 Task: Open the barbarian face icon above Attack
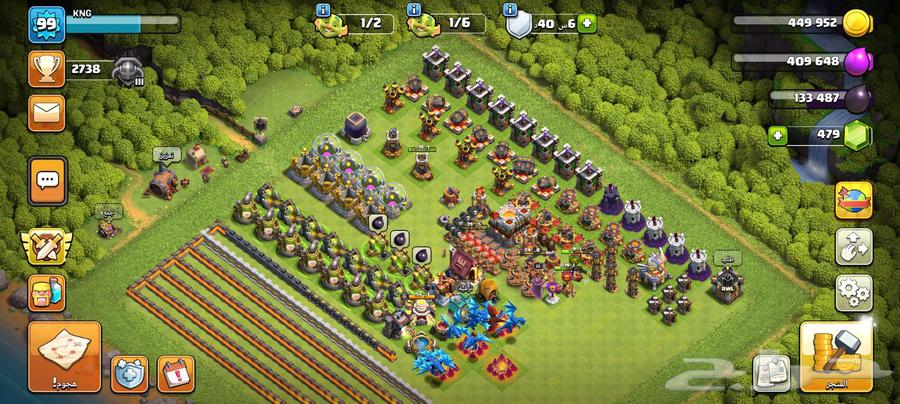pos(47,293)
